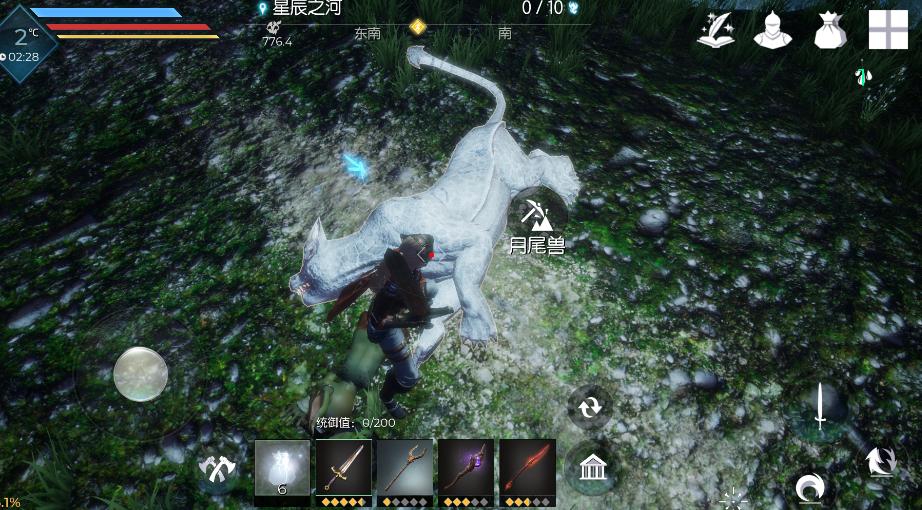Select the red spear hotbar slot

tap(527, 468)
